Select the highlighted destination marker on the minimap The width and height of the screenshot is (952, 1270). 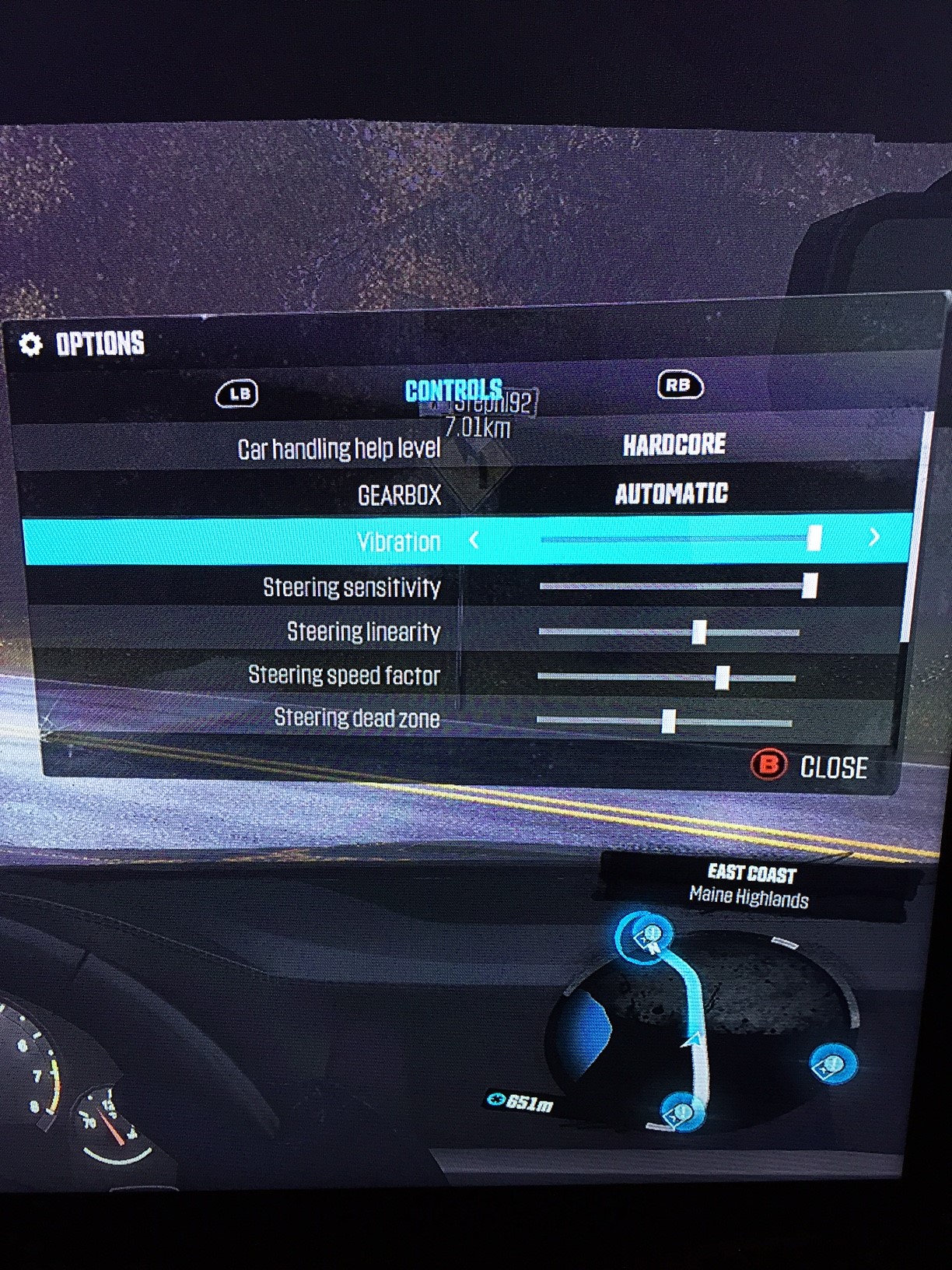coord(646,937)
